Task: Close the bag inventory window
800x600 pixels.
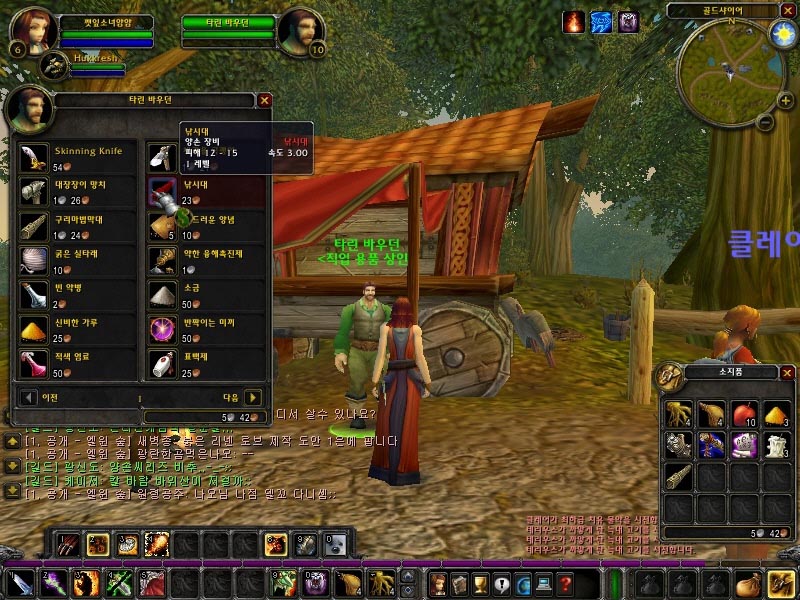Action: (x=787, y=373)
